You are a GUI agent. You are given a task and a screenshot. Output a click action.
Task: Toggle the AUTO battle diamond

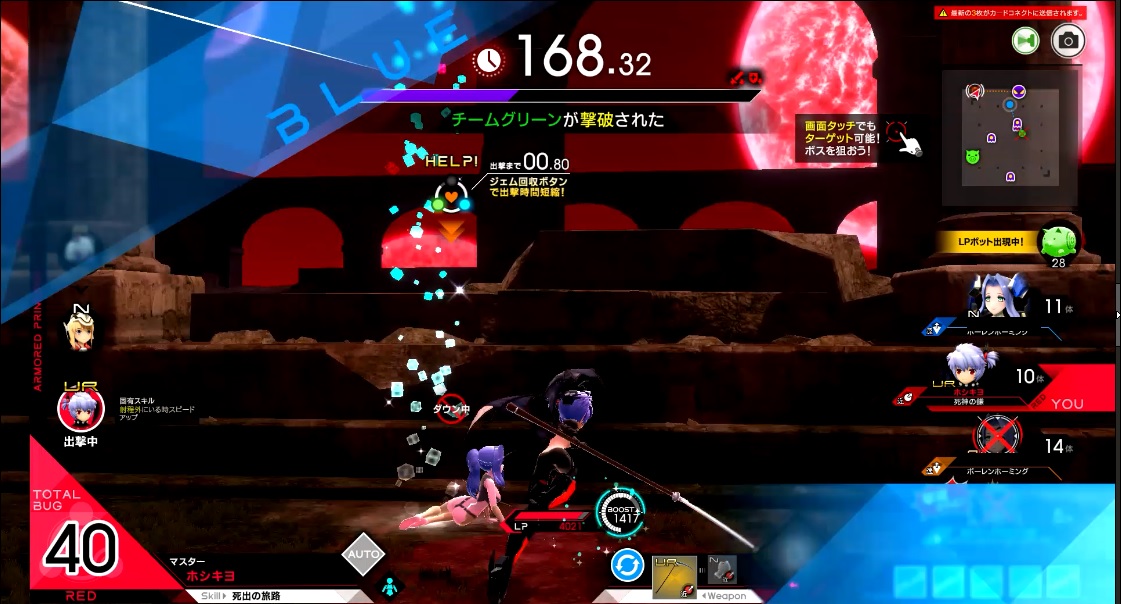362,555
